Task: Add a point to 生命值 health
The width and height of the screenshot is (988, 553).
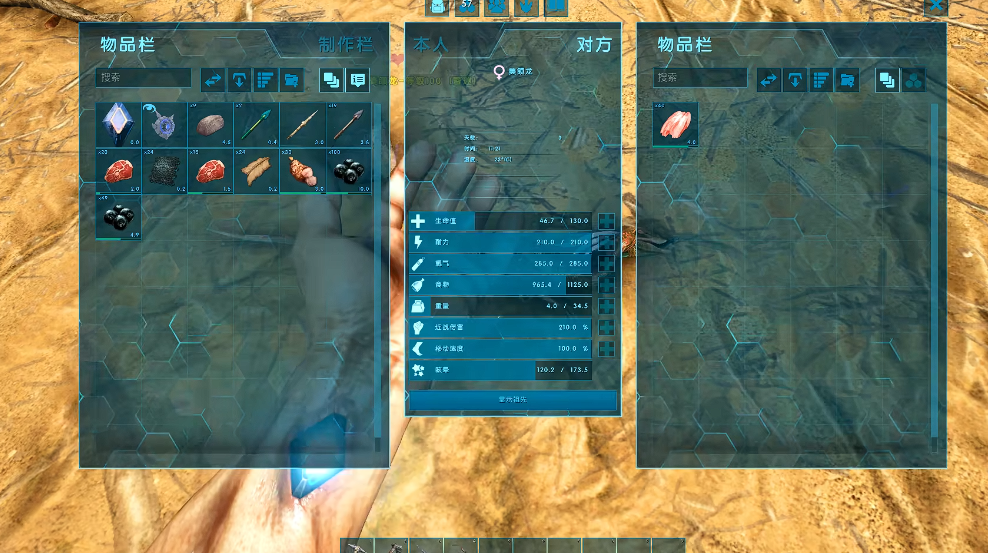Action: coord(606,221)
